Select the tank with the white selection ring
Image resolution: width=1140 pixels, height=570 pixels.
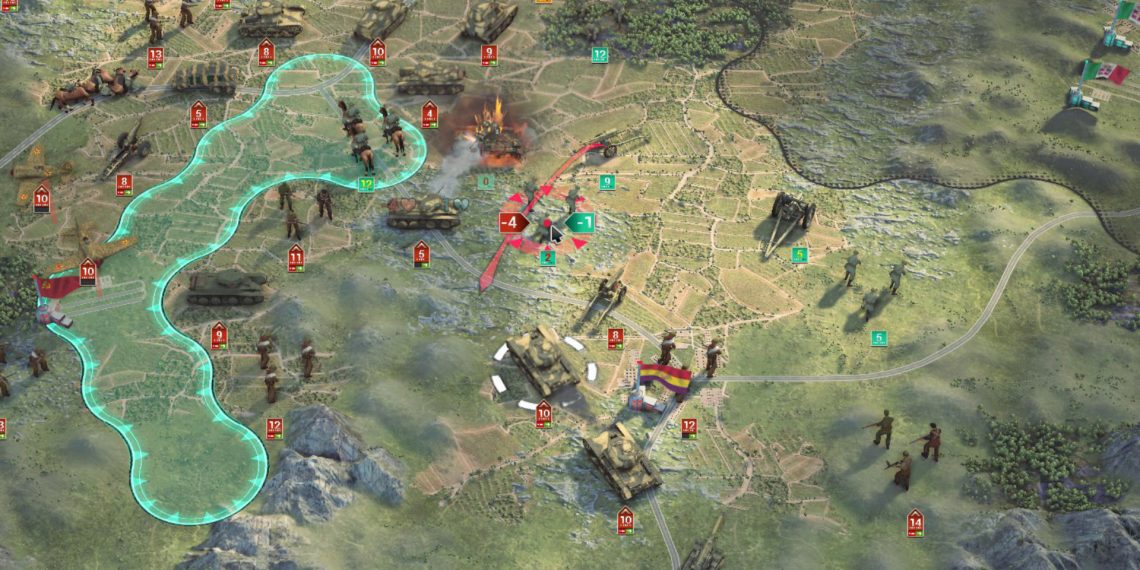click(543, 361)
